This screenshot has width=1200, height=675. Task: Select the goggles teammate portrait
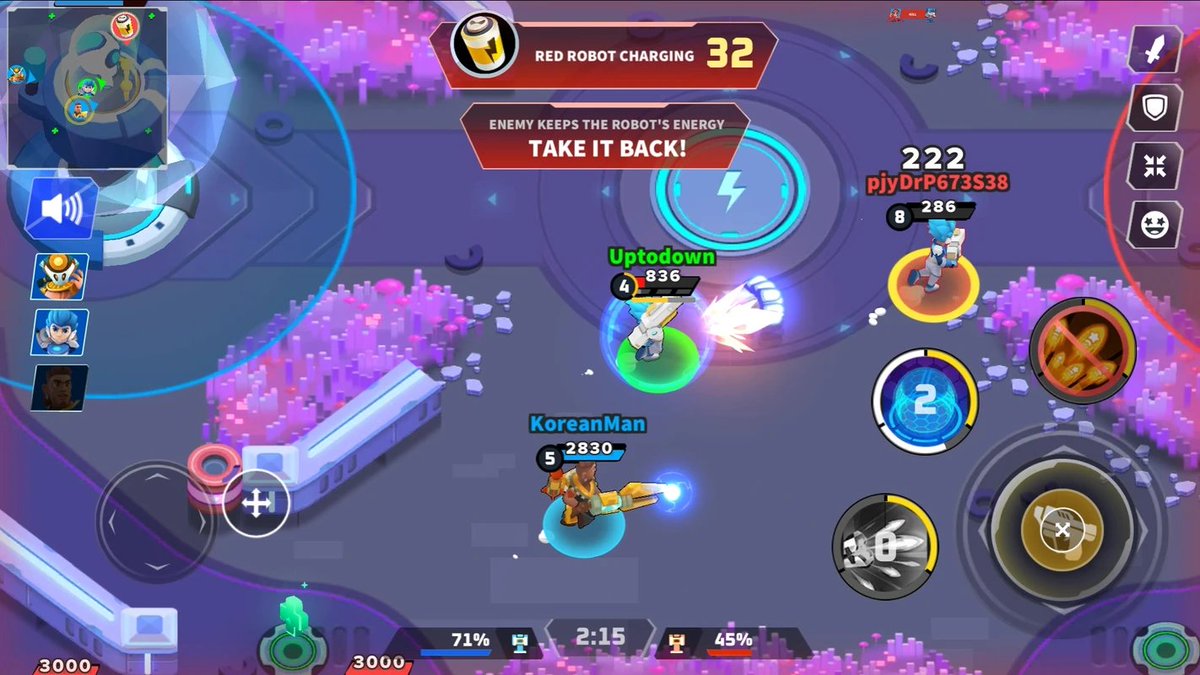[x=61, y=277]
